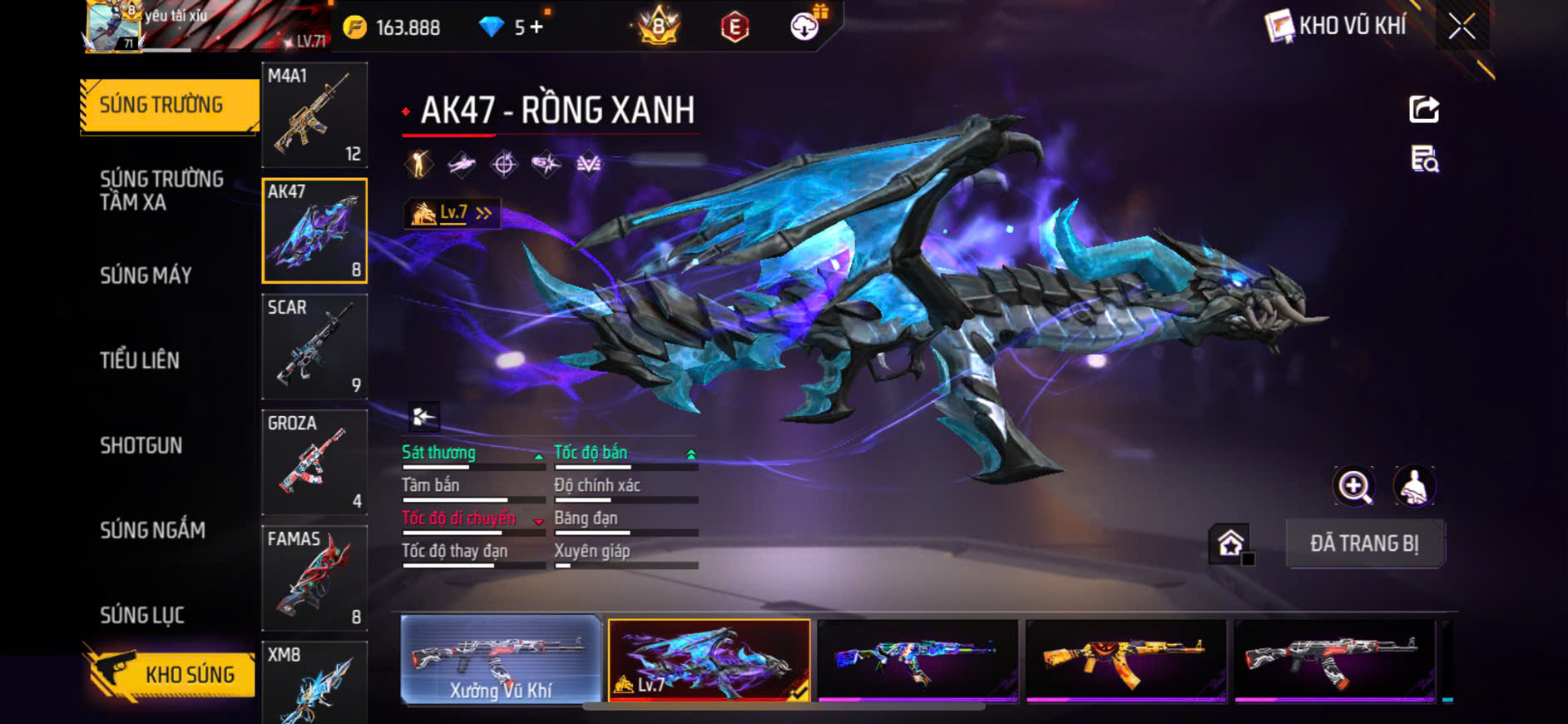Select the M4A1 weapon tile
This screenshot has height=724, width=1568.
click(x=314, y=115)
